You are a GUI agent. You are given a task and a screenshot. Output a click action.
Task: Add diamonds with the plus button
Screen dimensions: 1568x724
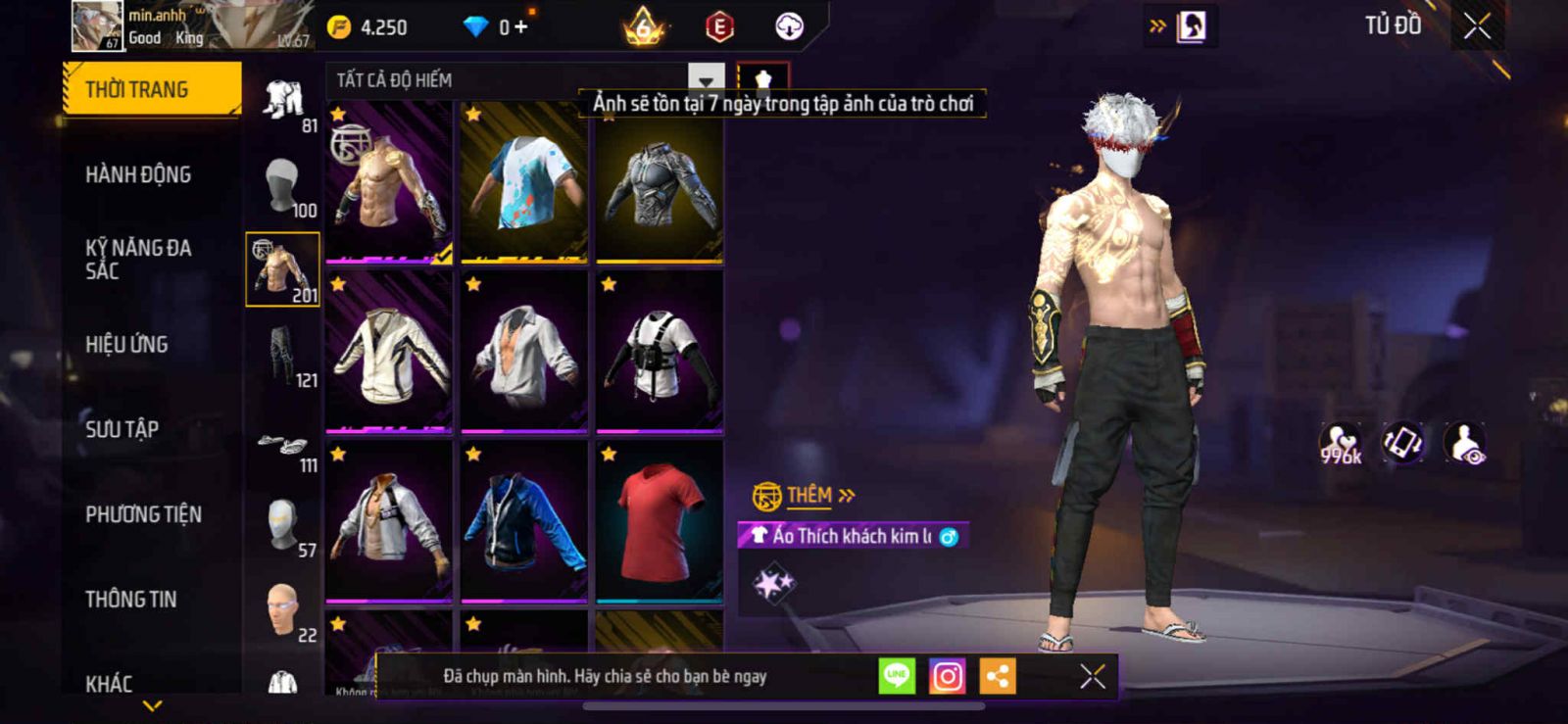[520, 27]
